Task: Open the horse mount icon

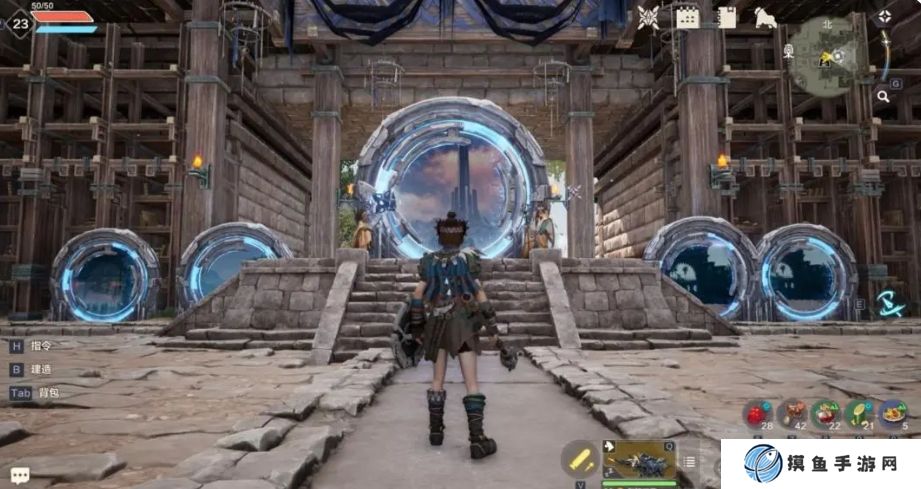Action: coord(766,17)
